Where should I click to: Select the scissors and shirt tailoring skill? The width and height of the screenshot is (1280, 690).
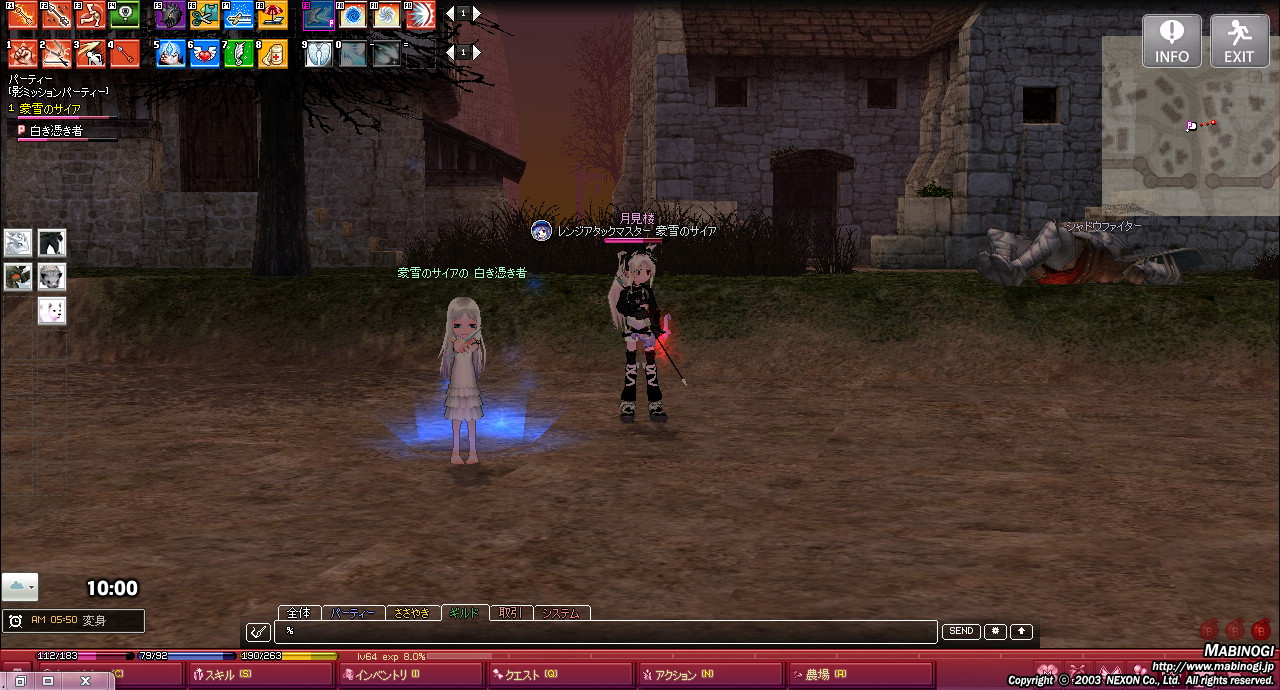point(205,15)
